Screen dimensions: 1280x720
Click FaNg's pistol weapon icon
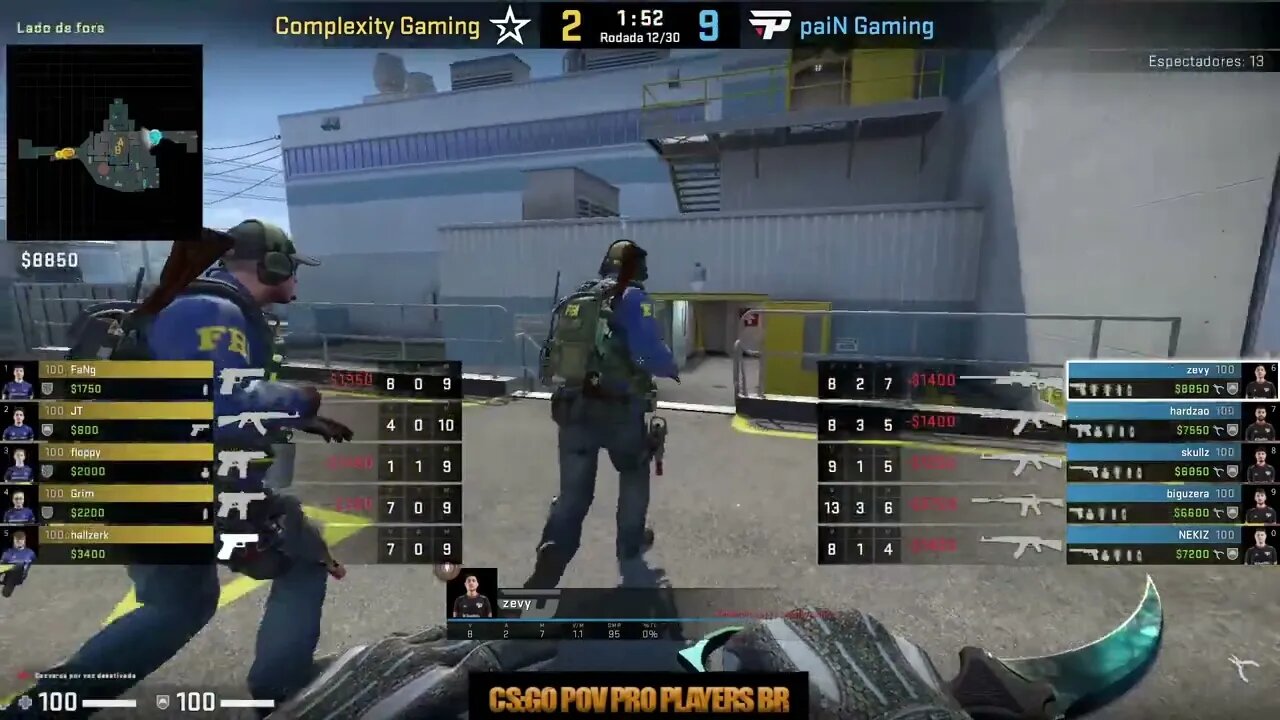(x=242, y=382)
